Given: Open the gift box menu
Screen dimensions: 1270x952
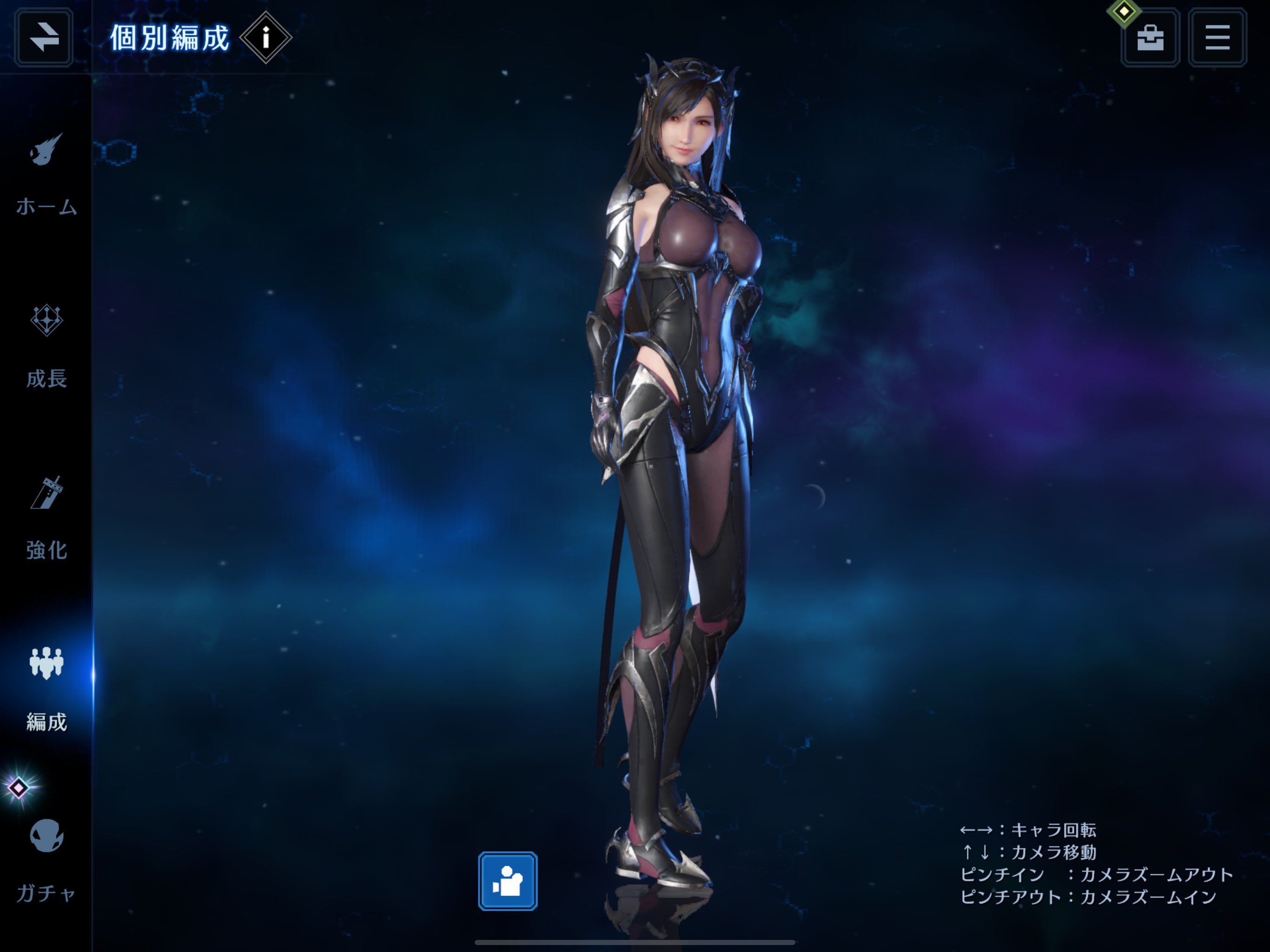Looking at the screenshot, I should (x=1150, y=38).
